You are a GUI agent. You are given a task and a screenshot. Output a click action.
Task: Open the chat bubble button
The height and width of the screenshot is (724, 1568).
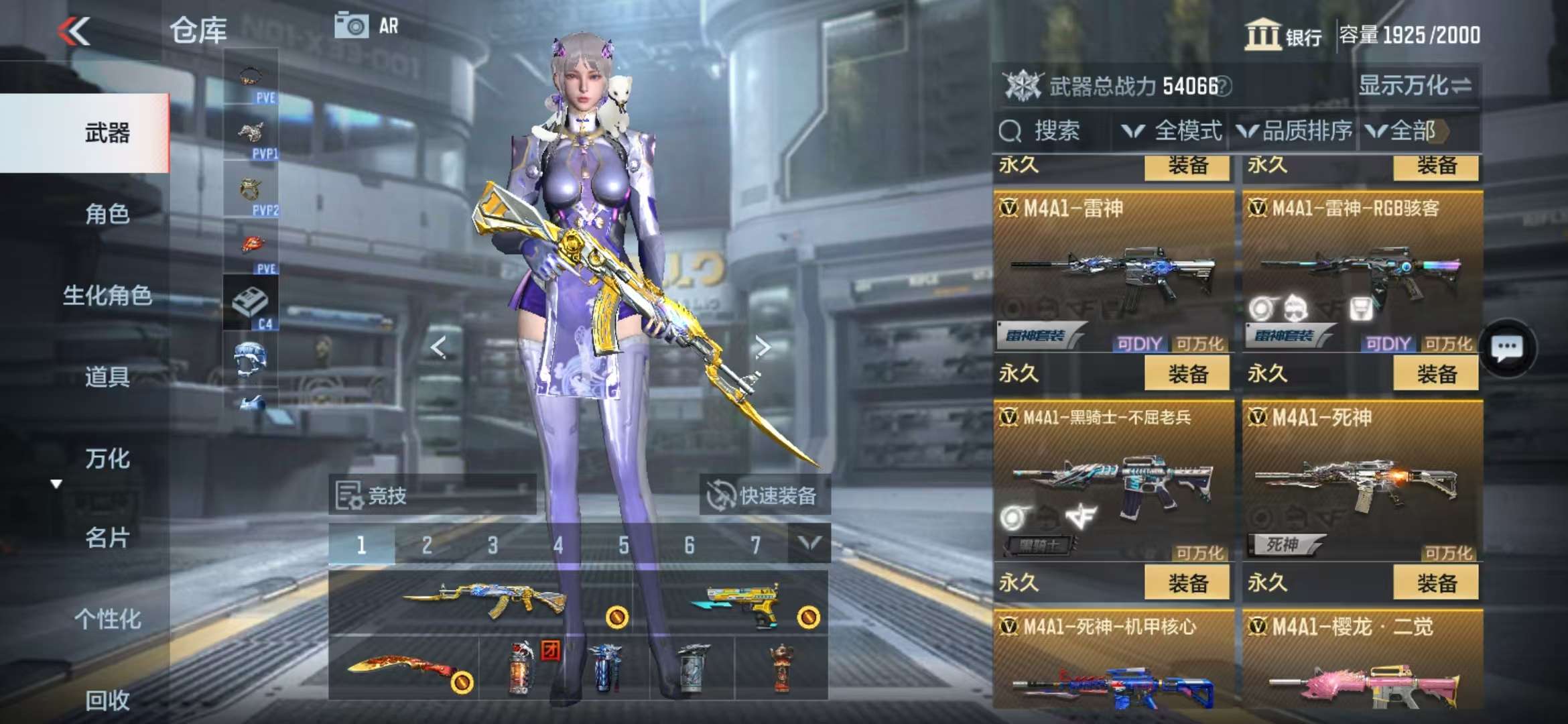1507,348
